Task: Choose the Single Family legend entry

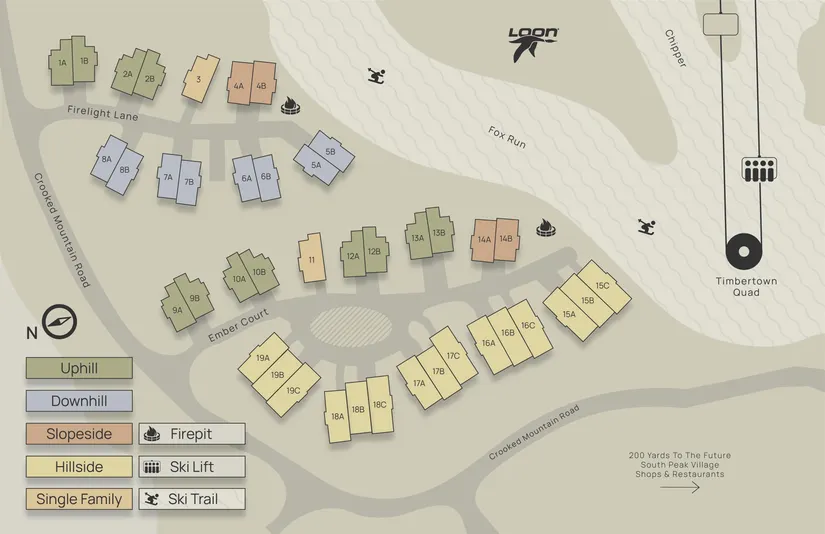Action: (79, 498)
